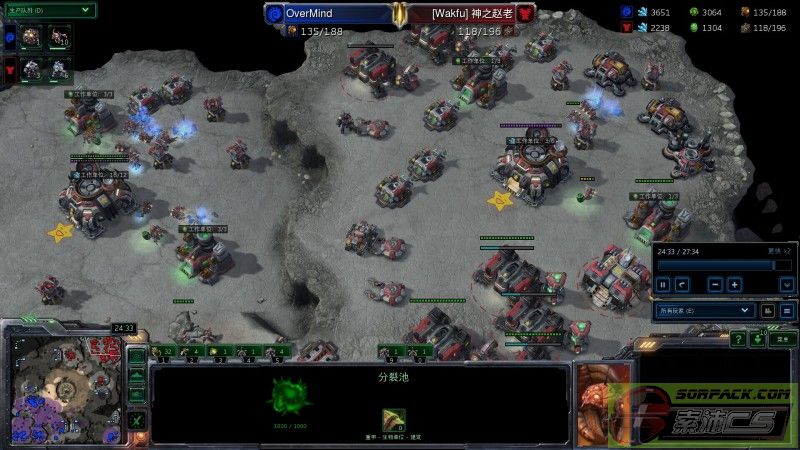
Task: Click the green down-arrow button beside help
Action: (x=759, y=340)
